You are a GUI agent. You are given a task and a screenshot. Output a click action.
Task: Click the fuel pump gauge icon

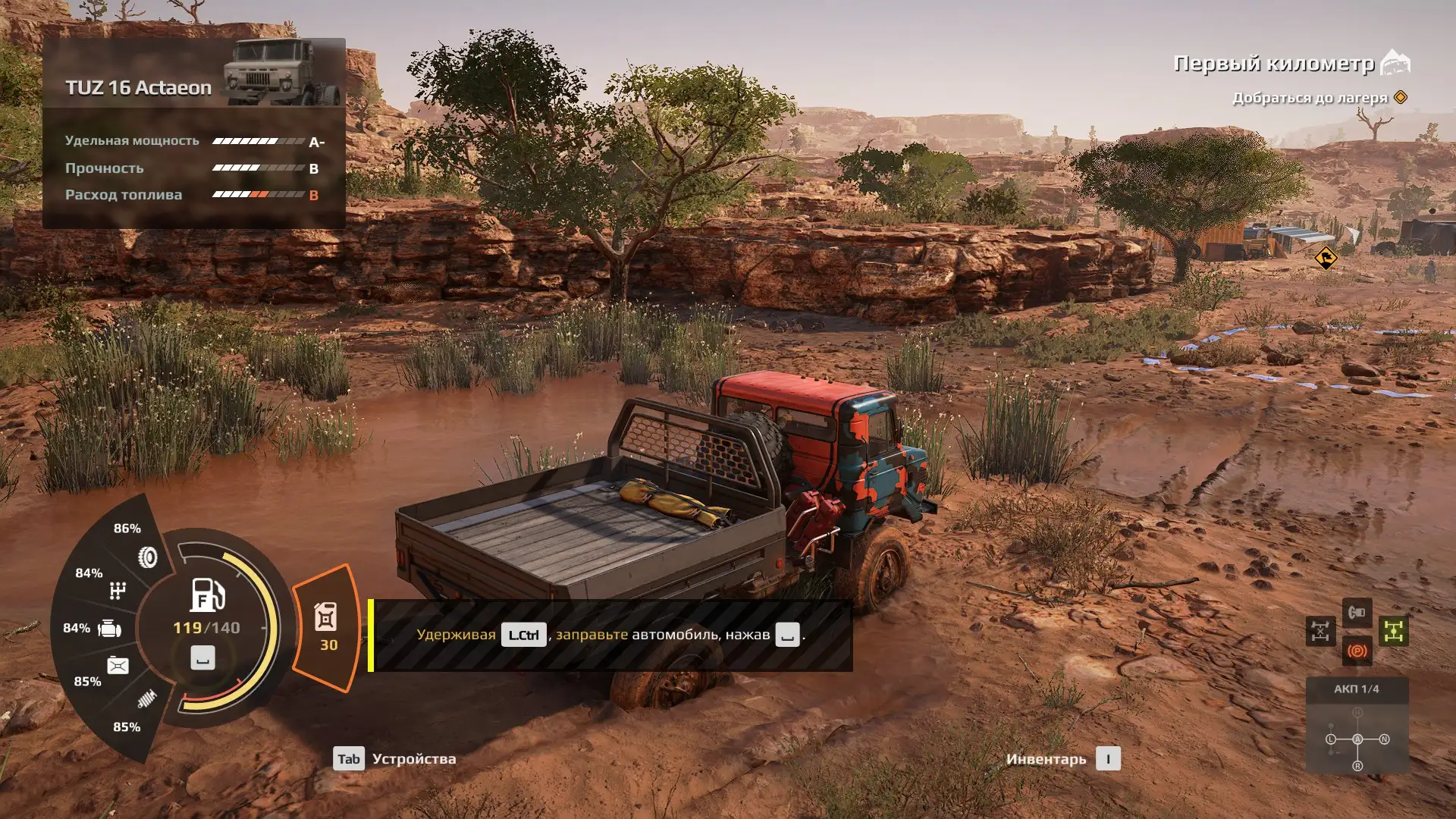[x=207, y=595]
